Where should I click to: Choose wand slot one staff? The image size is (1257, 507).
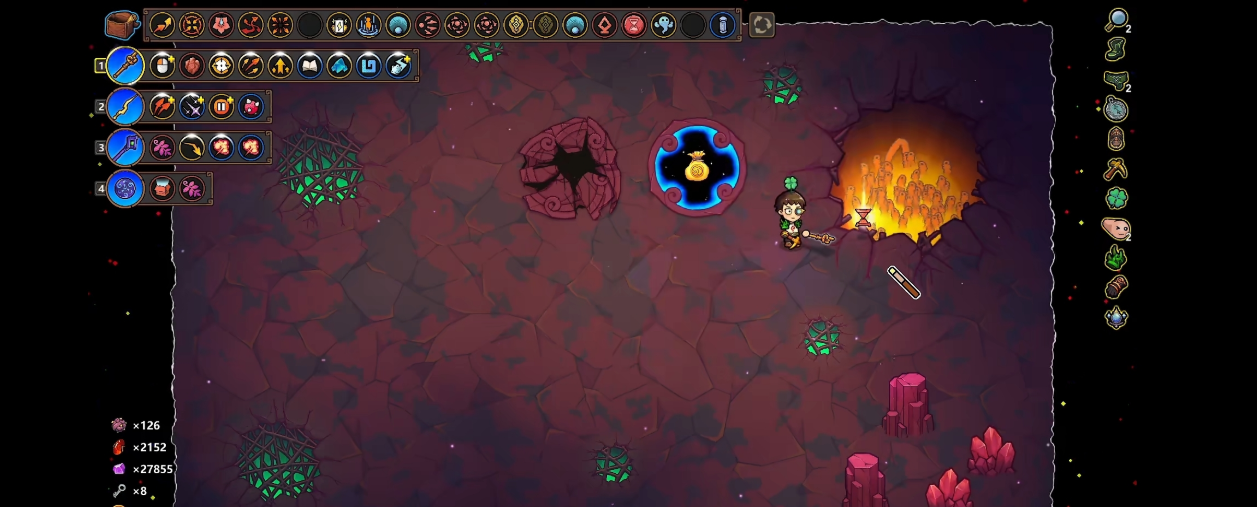pyautogui.click(x=125, y=66)
